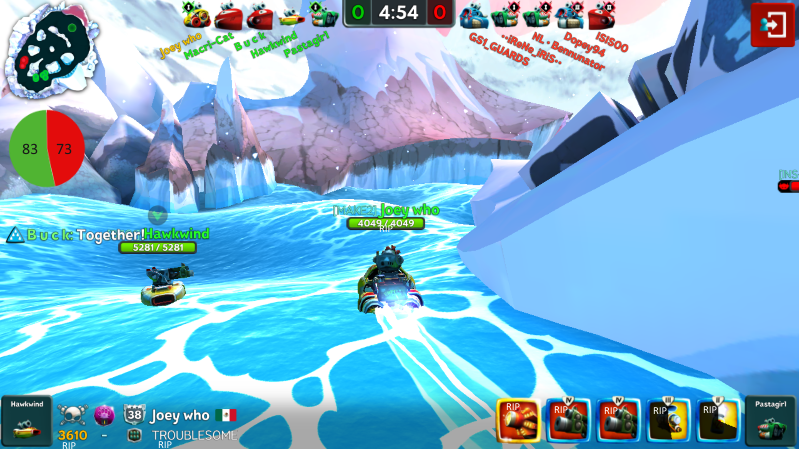
Task: Select Dopey94 enemy ship icon
Action: point(569,15)
